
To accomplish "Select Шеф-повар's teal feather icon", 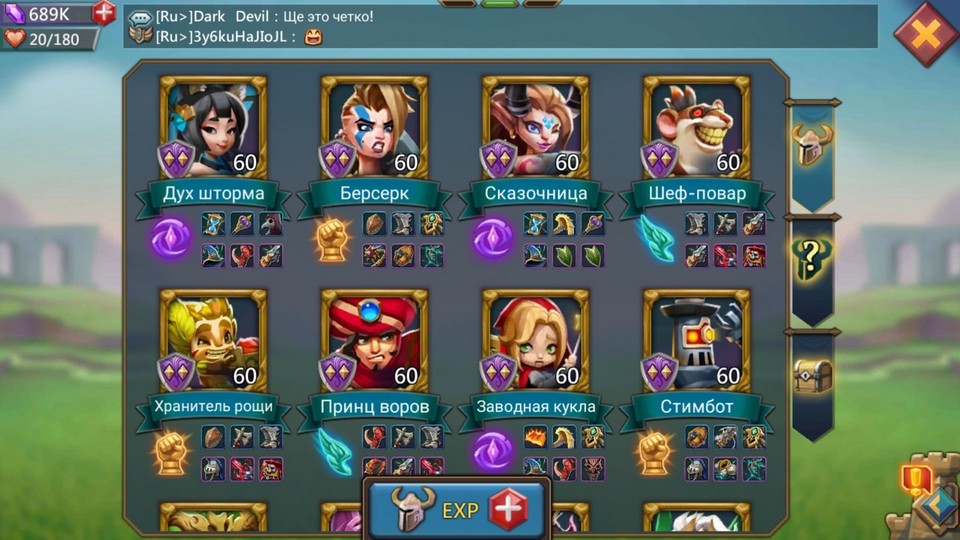I will (655, 240).
